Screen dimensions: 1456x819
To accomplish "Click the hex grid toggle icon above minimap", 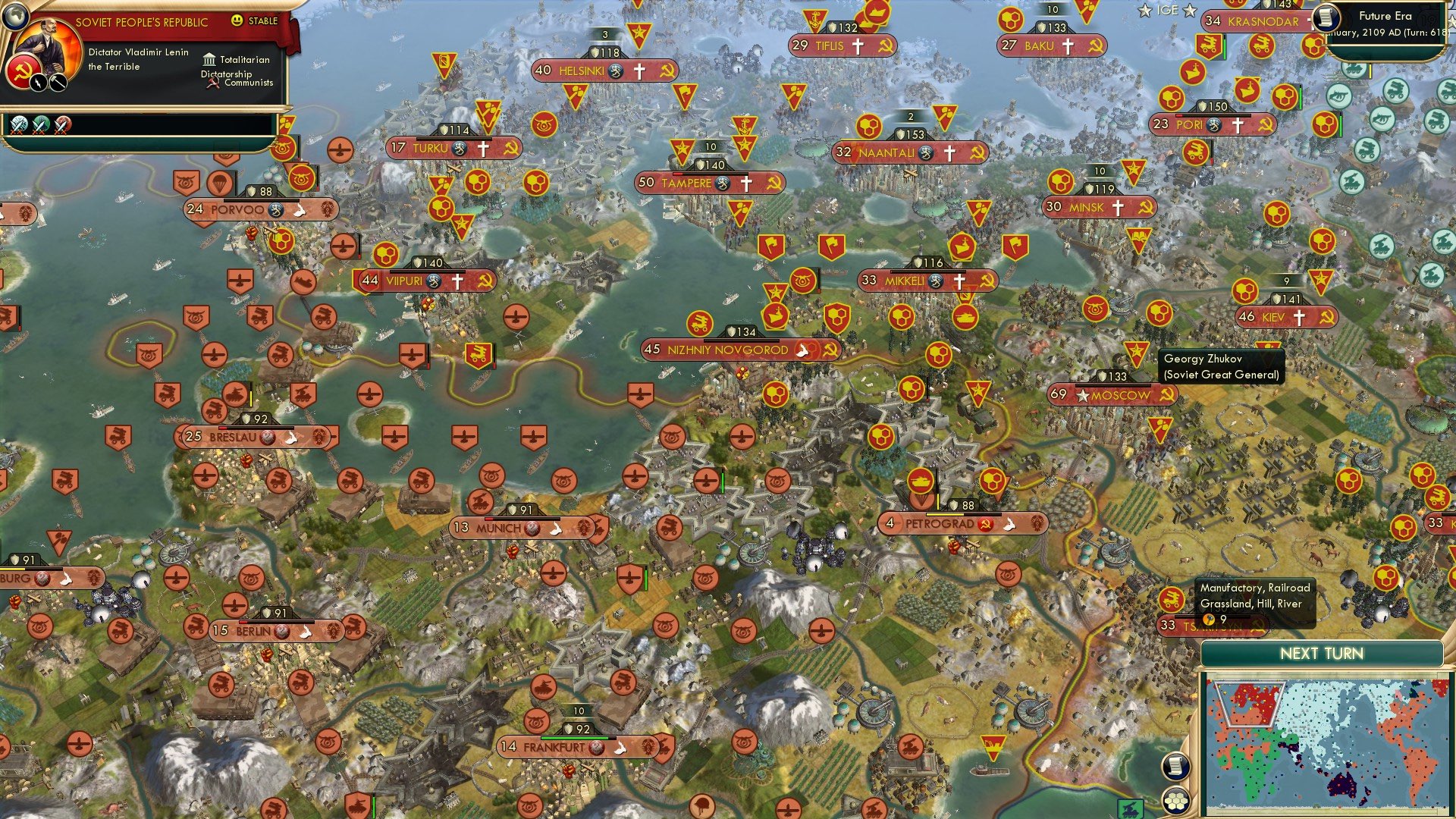I will pos(1175,802).
